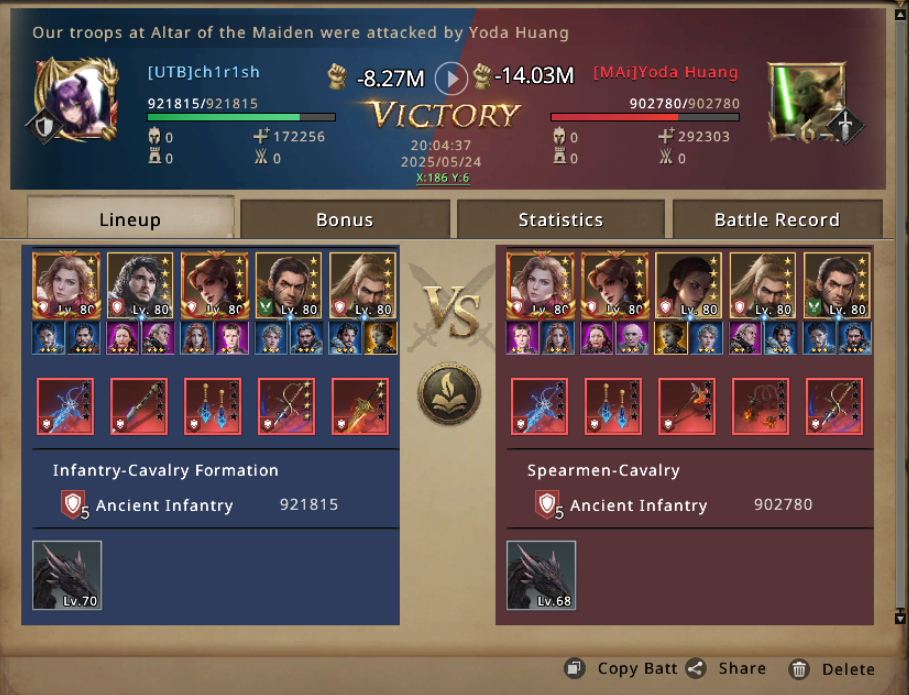The height and width of the screenshot is (695, 909).
Task: Open the Bonus tab
Action: (344, 219)
